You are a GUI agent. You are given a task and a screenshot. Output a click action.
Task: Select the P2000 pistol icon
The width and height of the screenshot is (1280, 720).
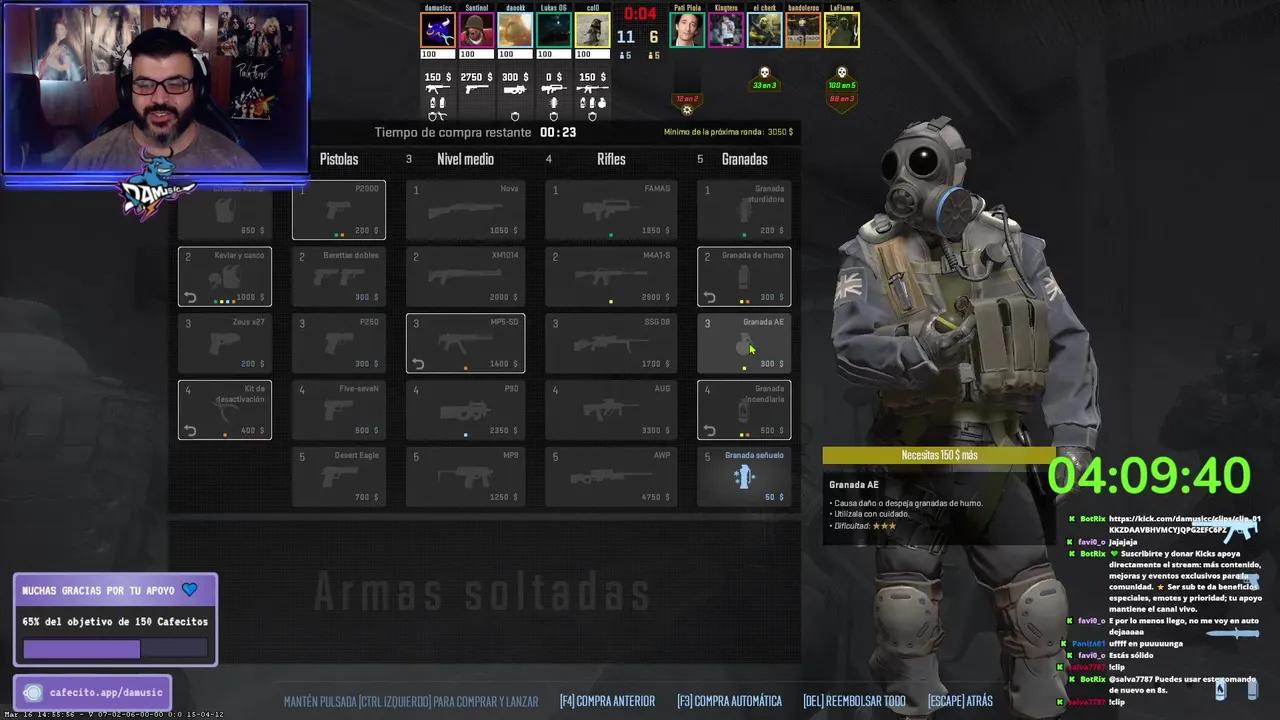(339, 210)
